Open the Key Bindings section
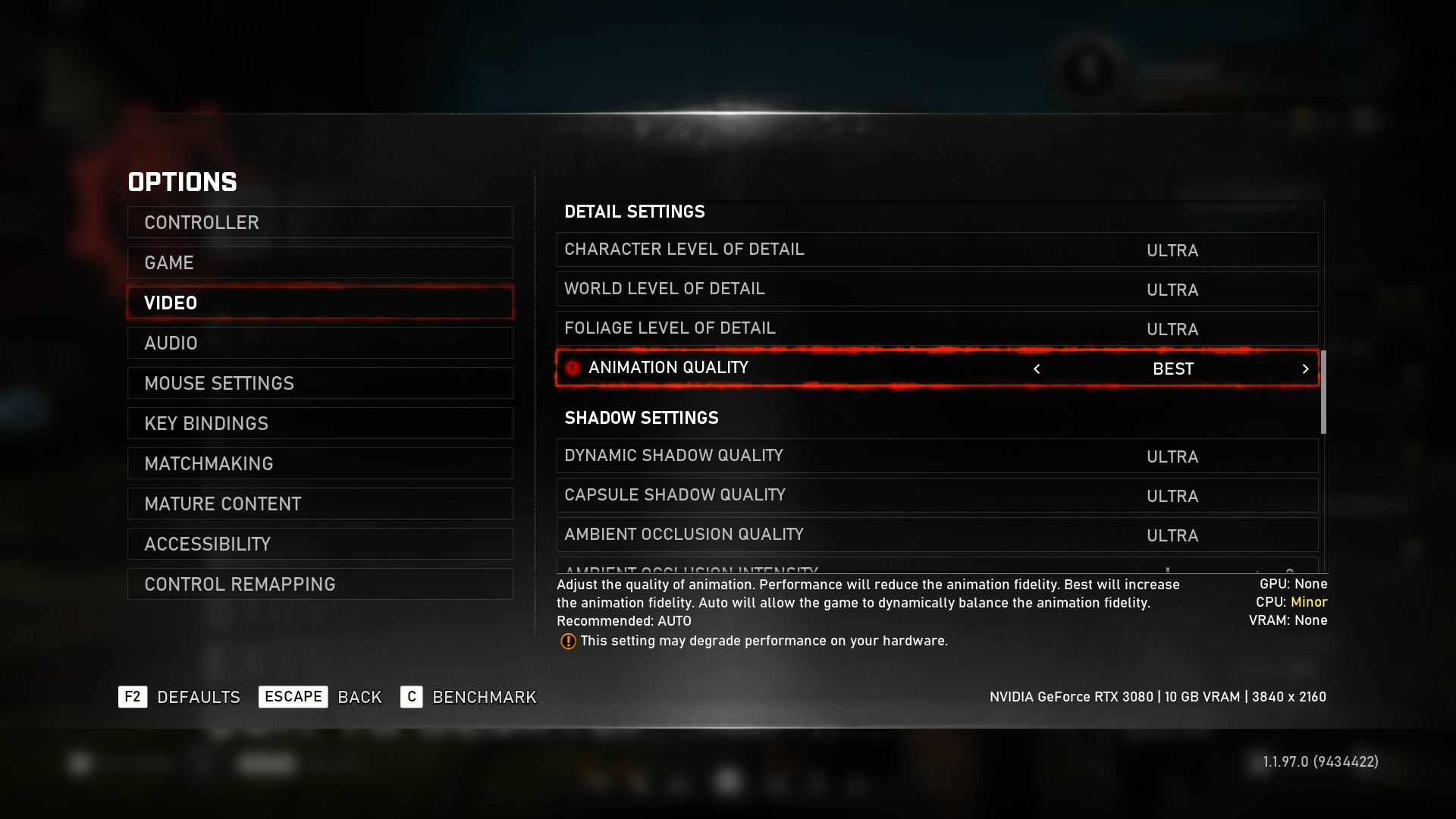The image size is (1456, 819). (320, 423)
